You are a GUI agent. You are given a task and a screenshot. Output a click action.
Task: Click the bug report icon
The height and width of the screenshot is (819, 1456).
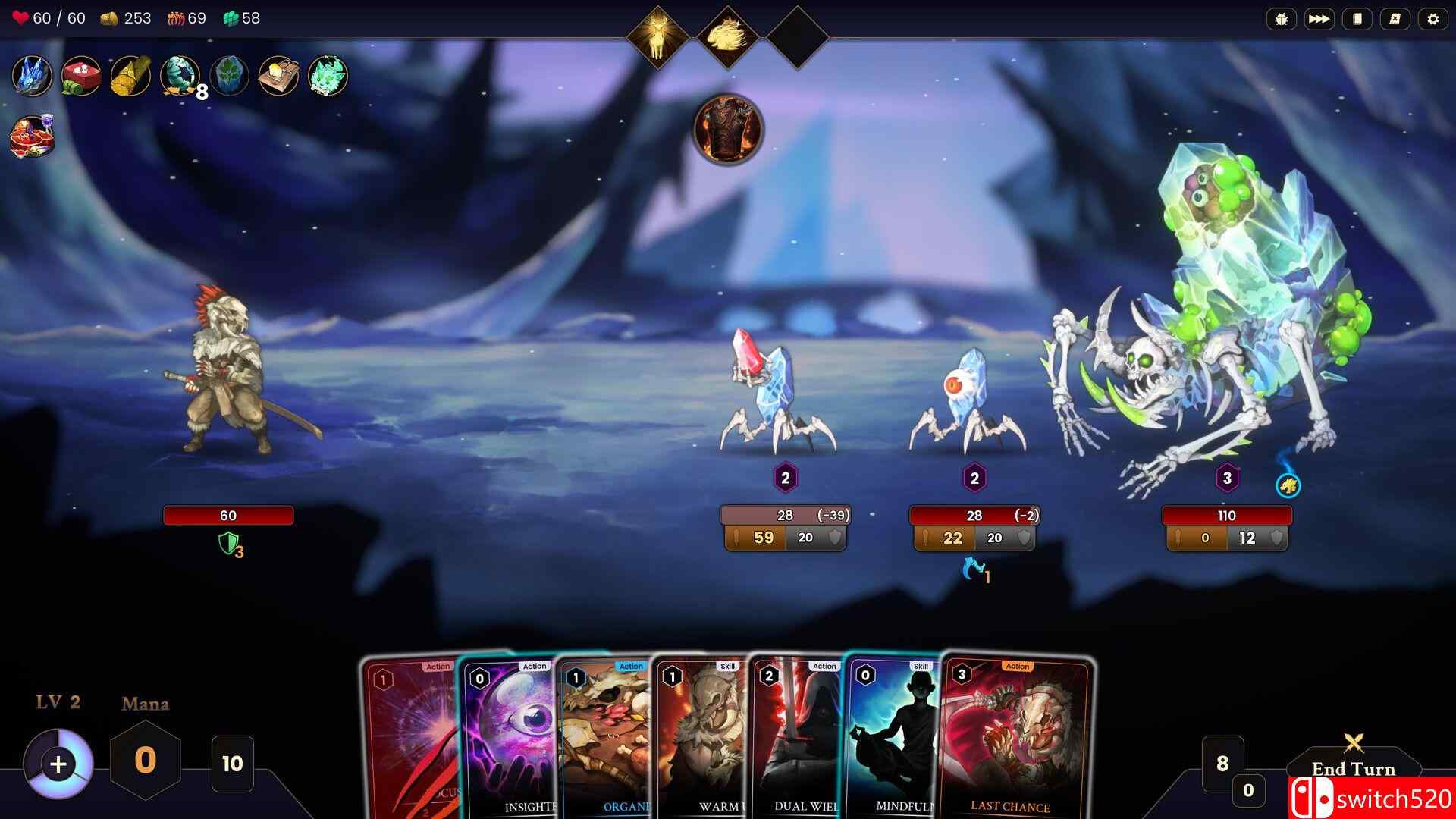point(1282,19)
